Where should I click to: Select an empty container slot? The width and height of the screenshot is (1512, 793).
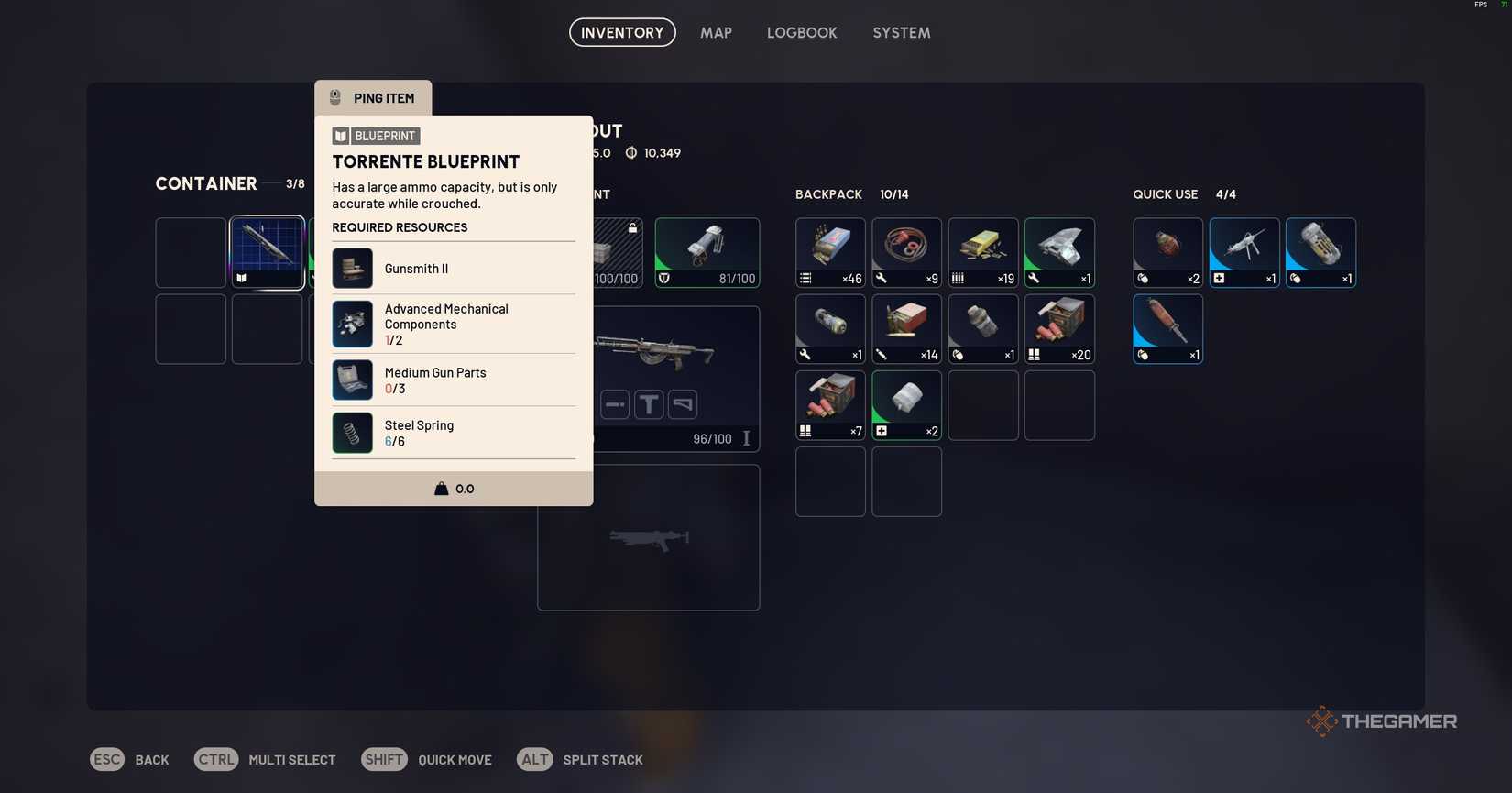[x=190, y=328]
